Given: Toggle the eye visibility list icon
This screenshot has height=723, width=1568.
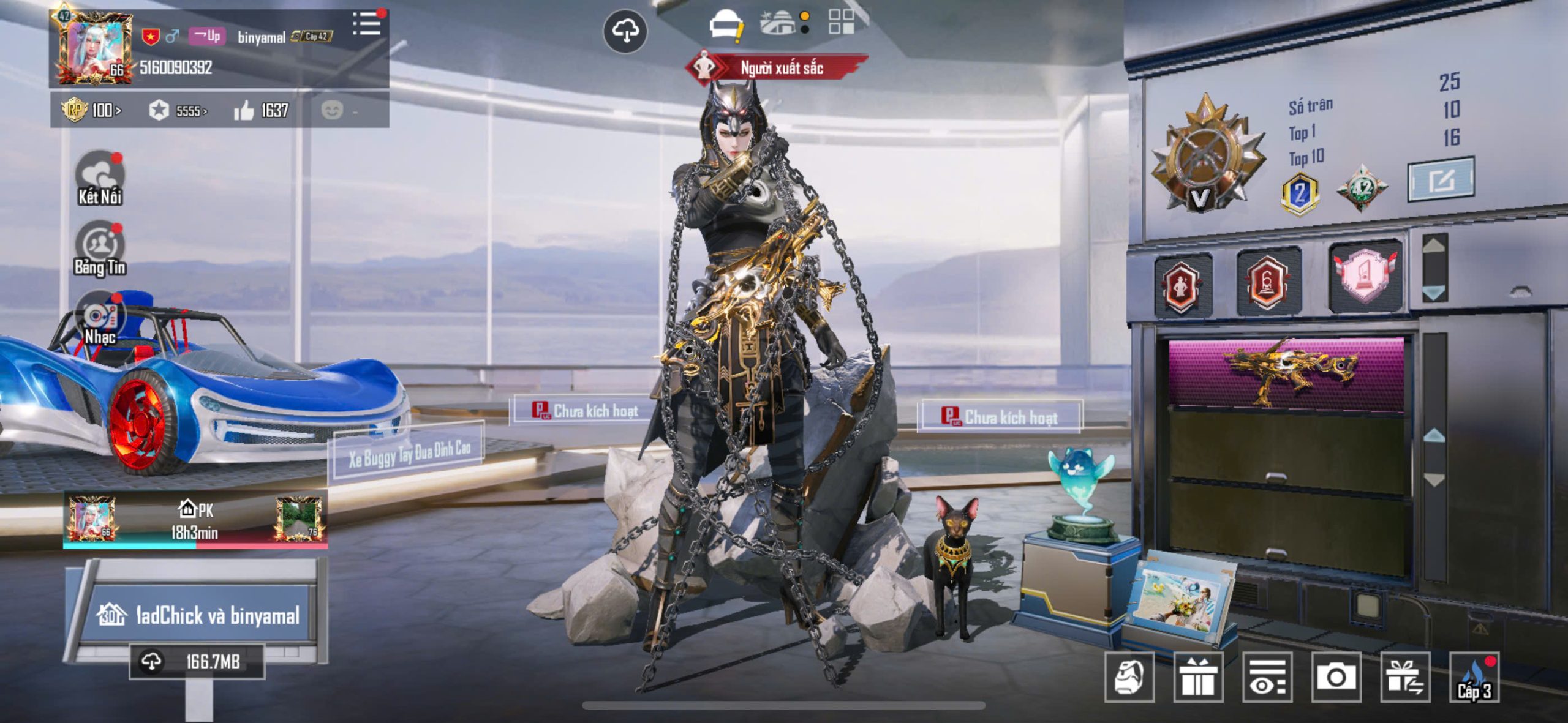Looking at the screenshot, I should click(x=1267, y=677).
